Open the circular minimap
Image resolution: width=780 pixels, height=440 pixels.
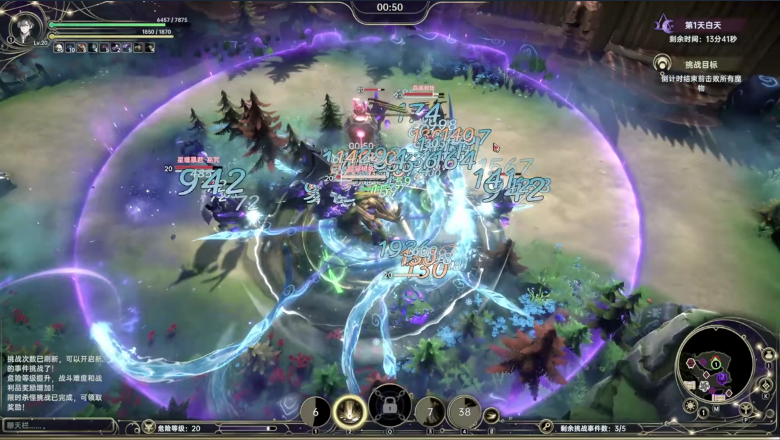[x=714, y=360]
